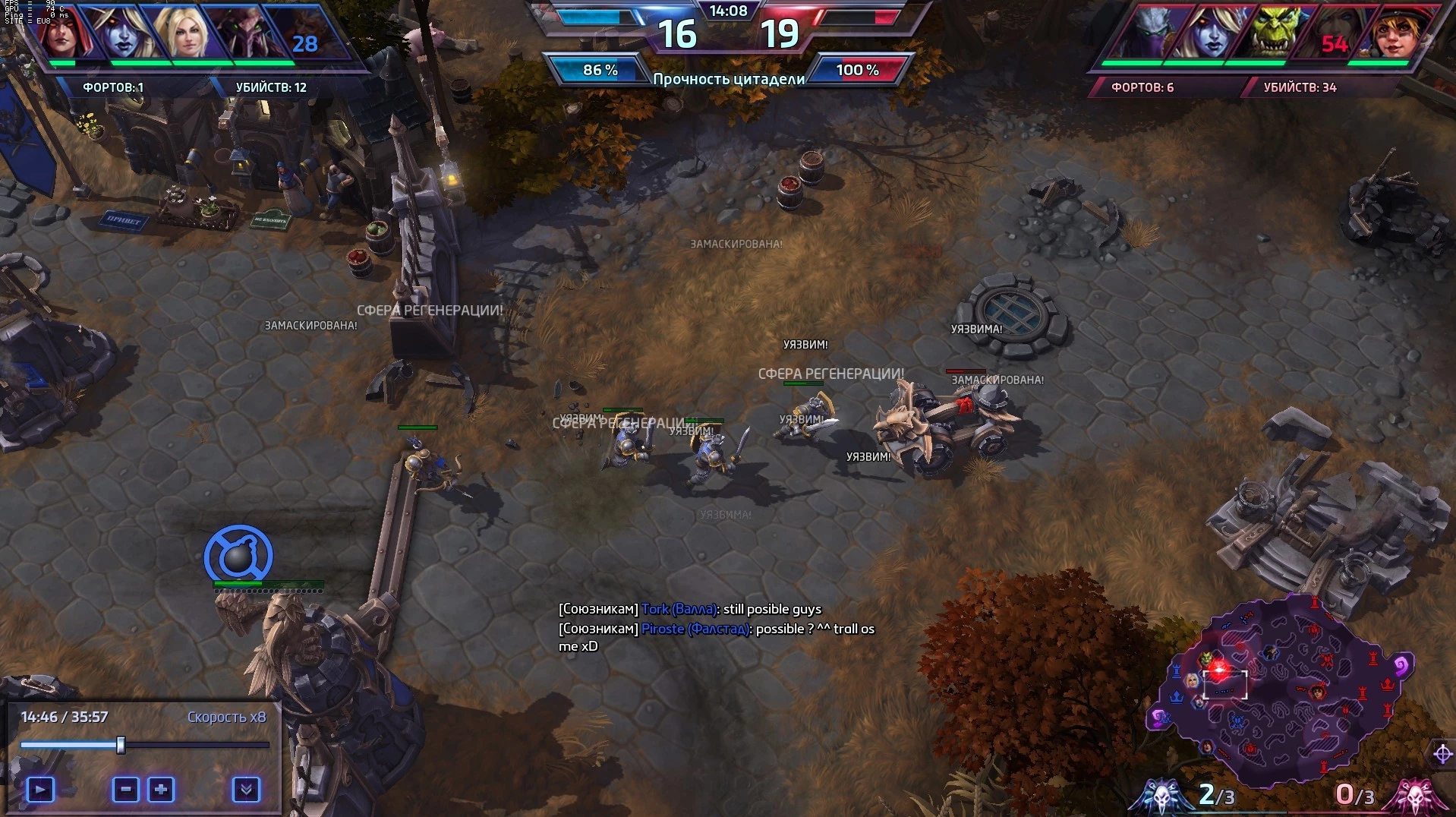Open the minimap in the corner
Screen dimensions: 1456x817
point(1283,691)
